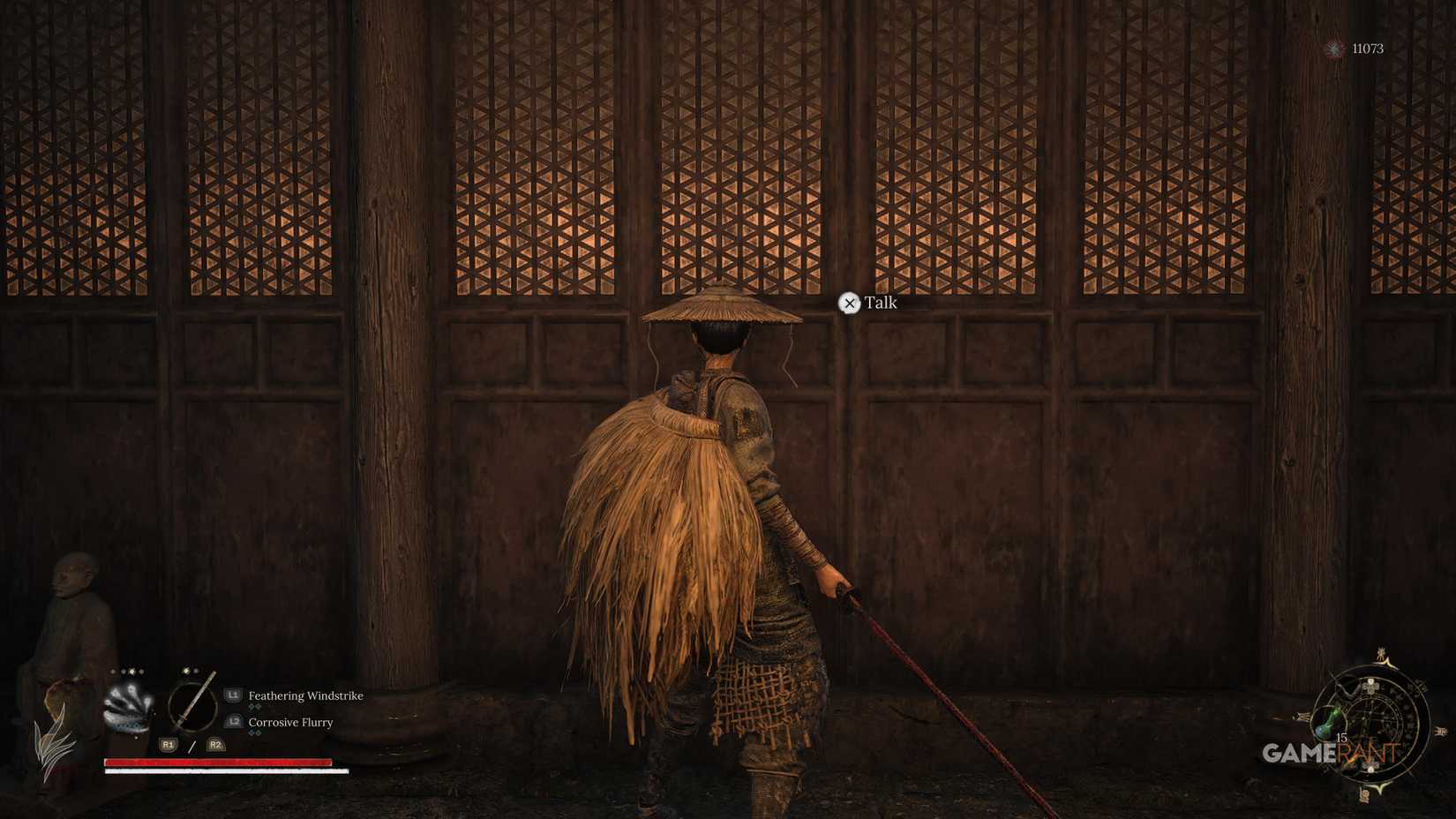Click the green healing gourd icon
The image size is (1456, 819).
pos(1327,720)
